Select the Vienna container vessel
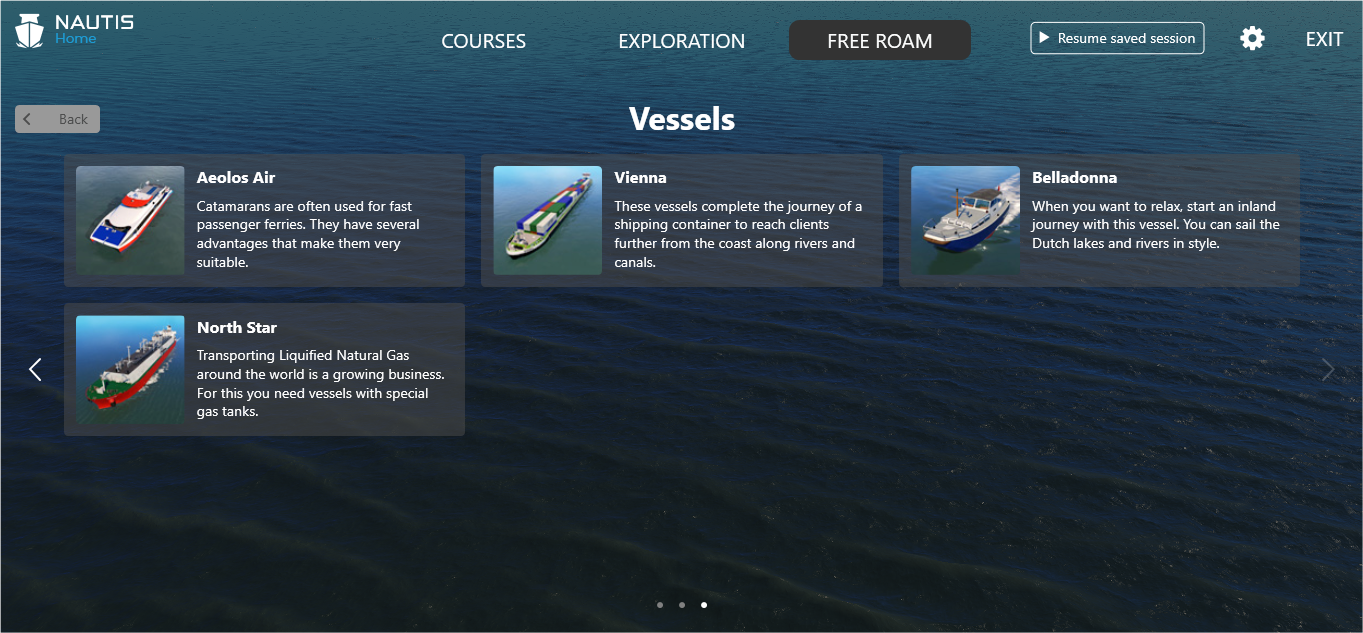Screen dimensions: 1363x633 point(681,220)
